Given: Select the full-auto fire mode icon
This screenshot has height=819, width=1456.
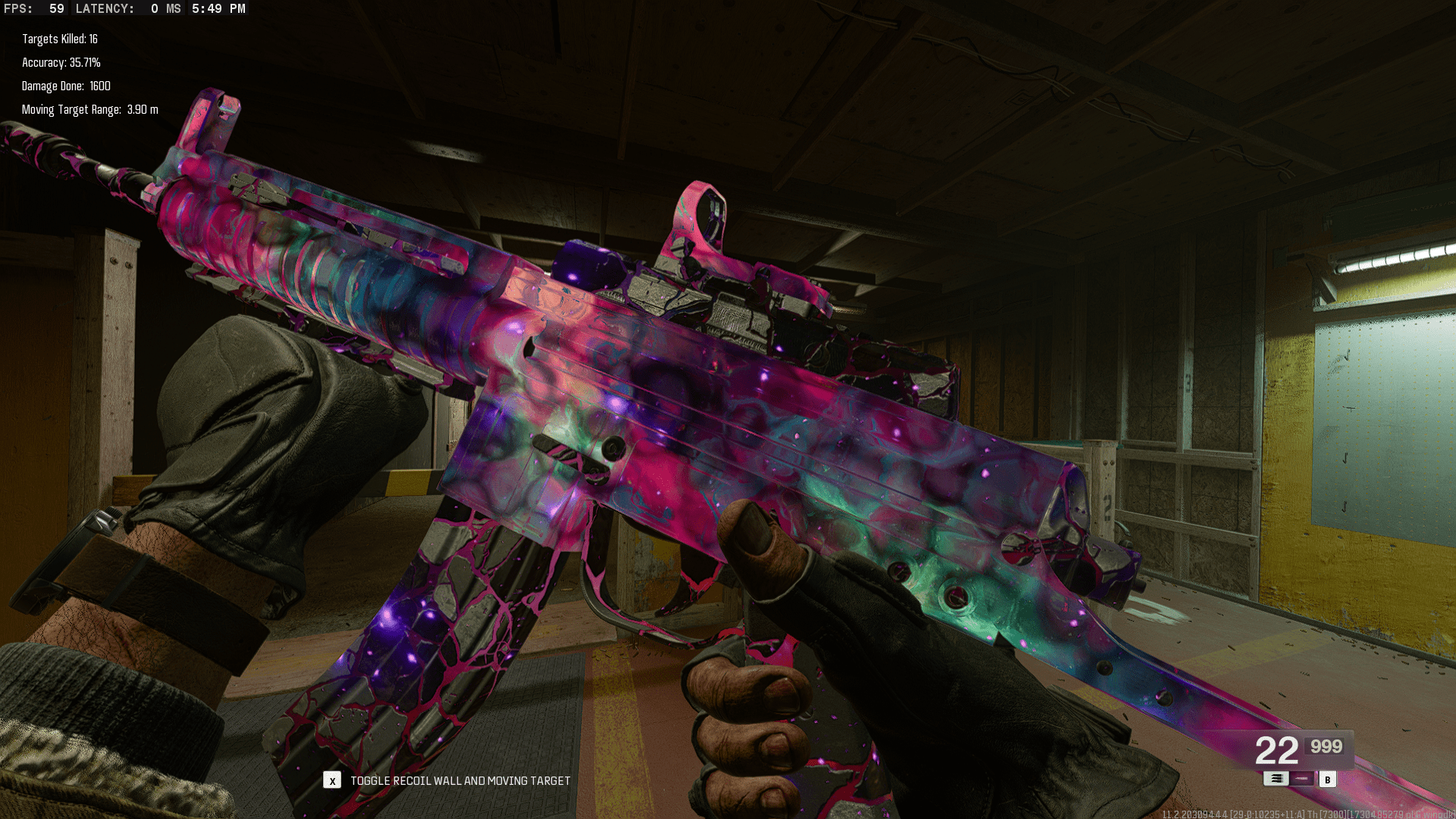Looking at the screenshot, I should point(1276,779).
